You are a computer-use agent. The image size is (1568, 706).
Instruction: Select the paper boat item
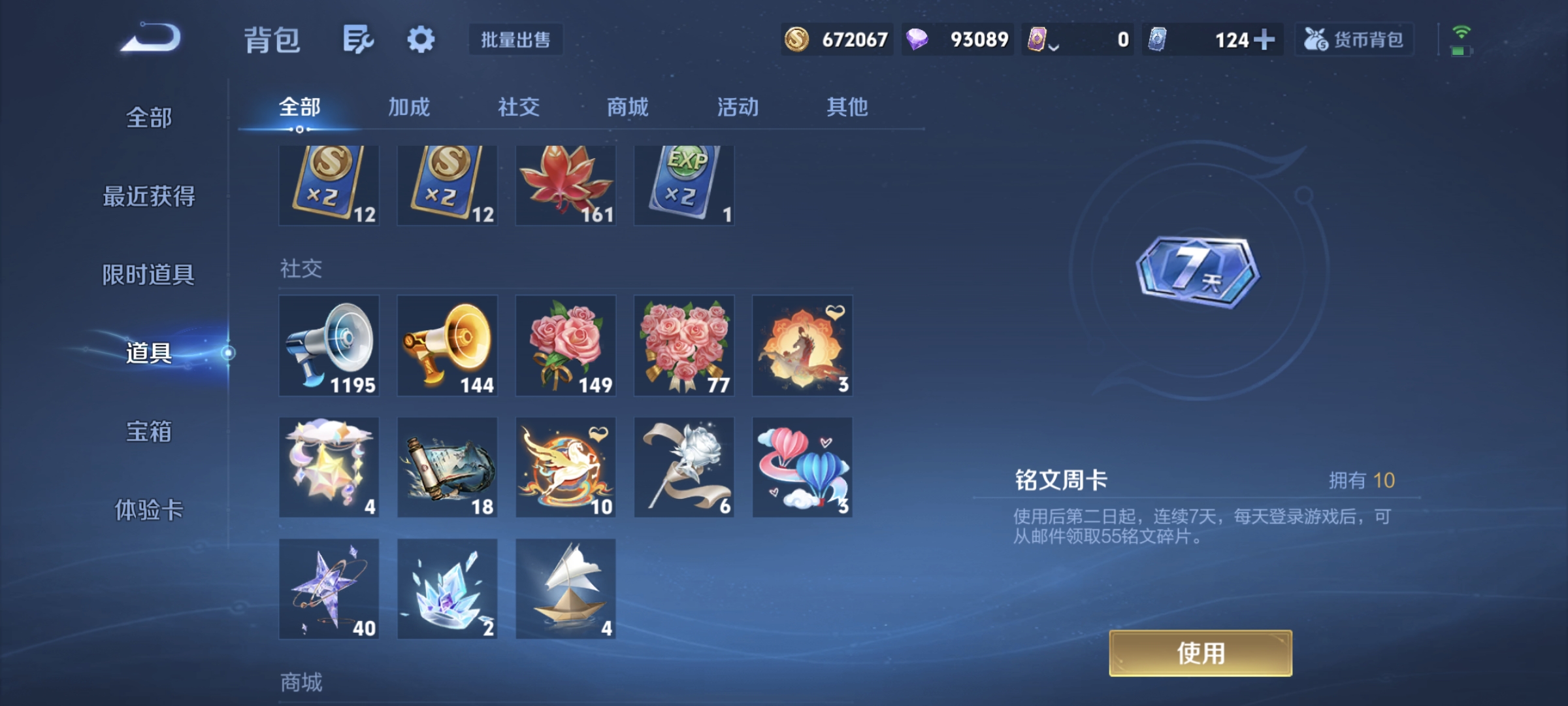[x=566, y=588]
